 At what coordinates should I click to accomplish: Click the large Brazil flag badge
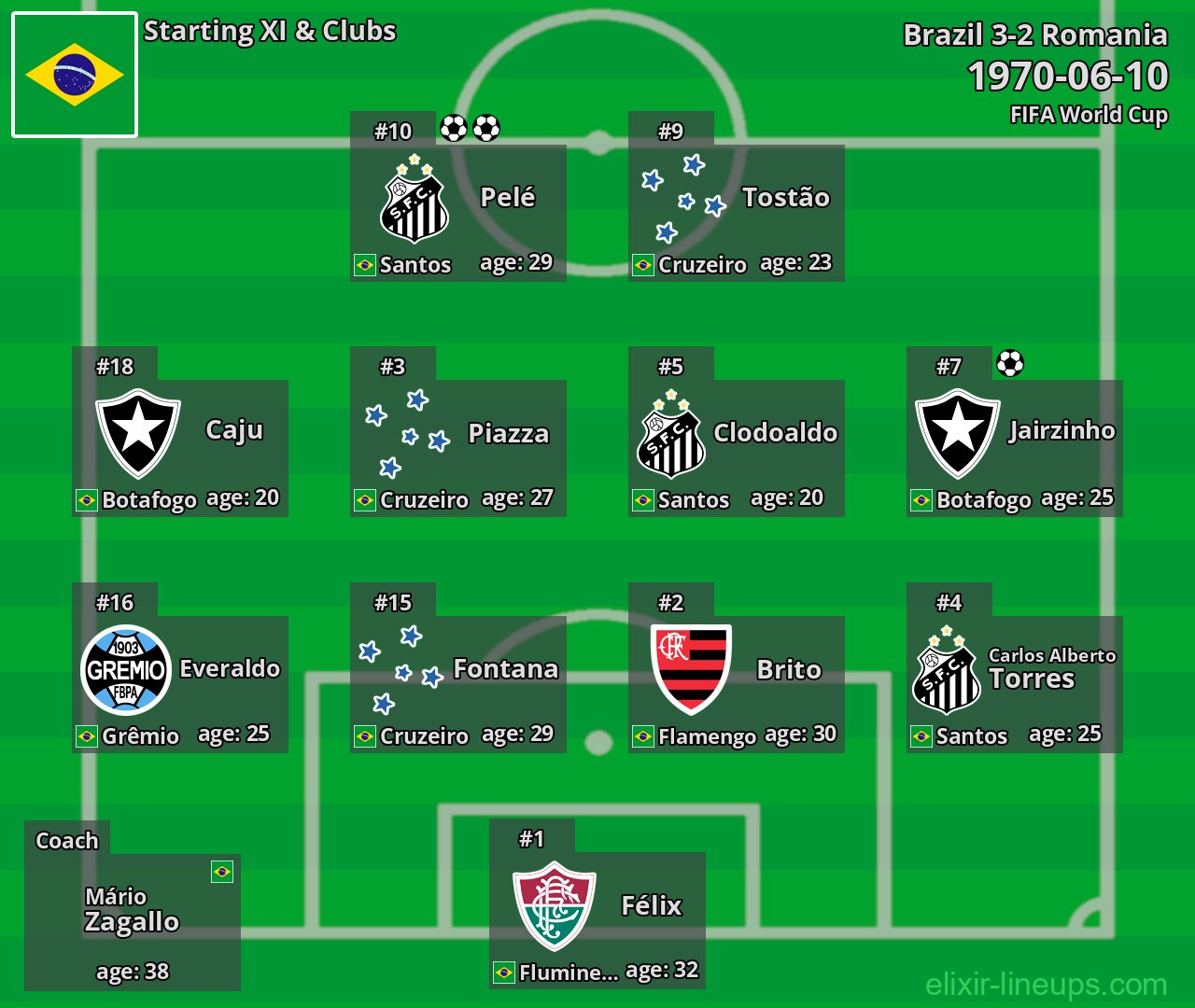pyautogui.click(x=75, y=75)
